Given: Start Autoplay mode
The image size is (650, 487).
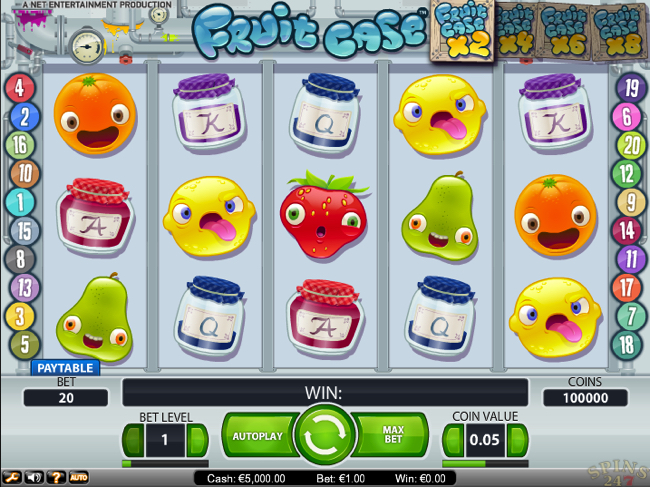Looking at the screenshot, I should (257, 437).
